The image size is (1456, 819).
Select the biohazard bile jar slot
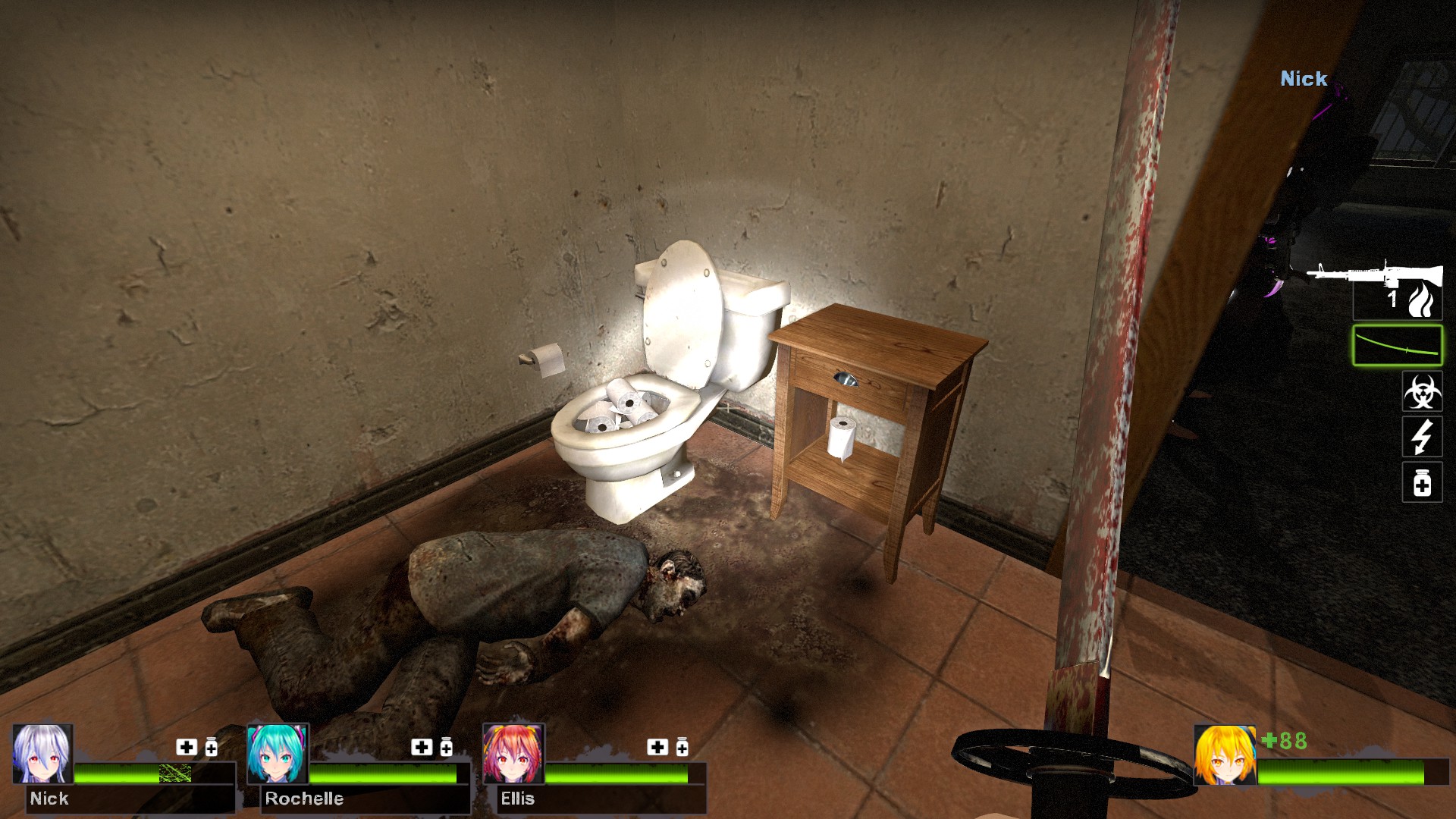tap(1422, 392)
